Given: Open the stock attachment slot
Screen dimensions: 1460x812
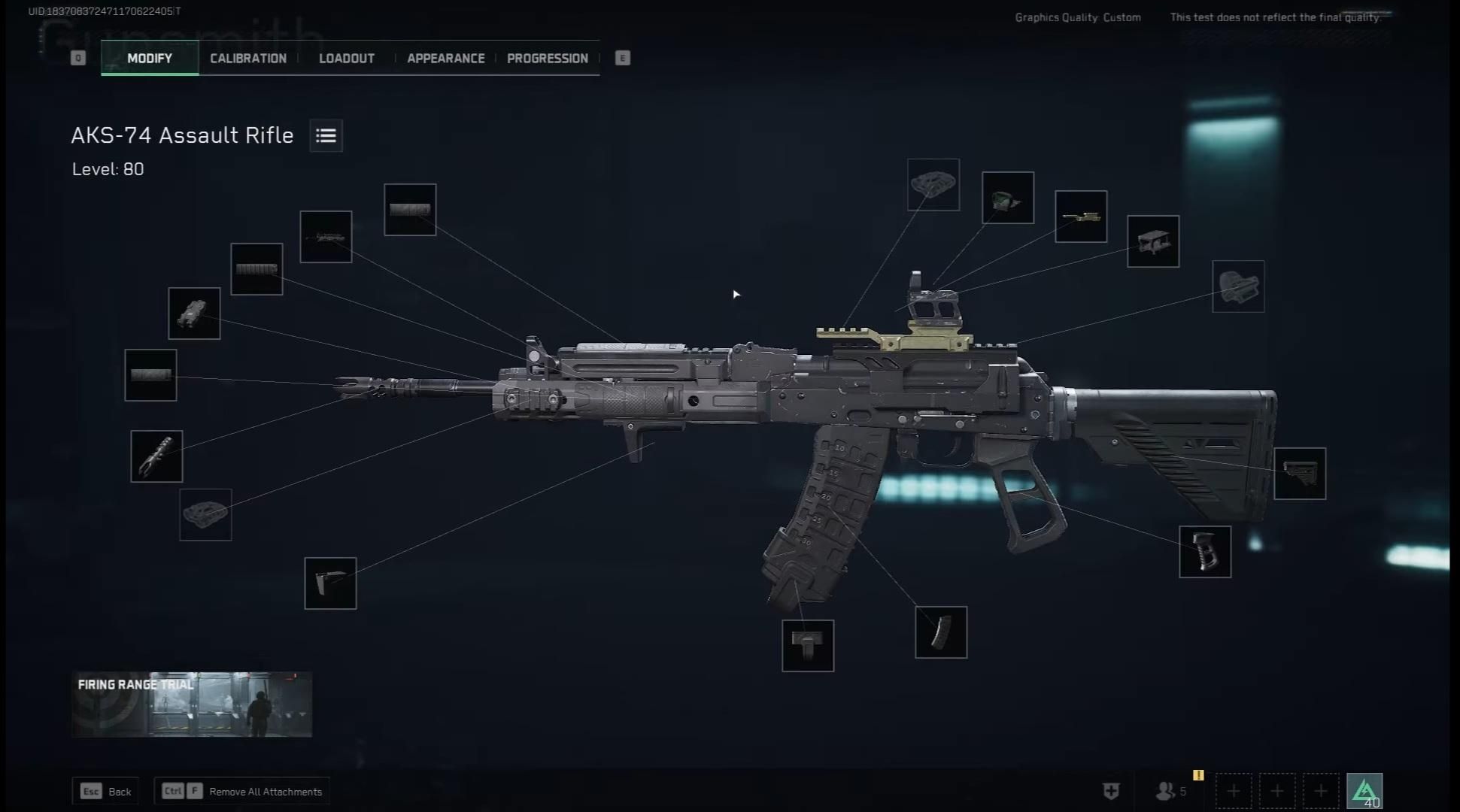Looking at the screenshot, I should coord(1300,474).
